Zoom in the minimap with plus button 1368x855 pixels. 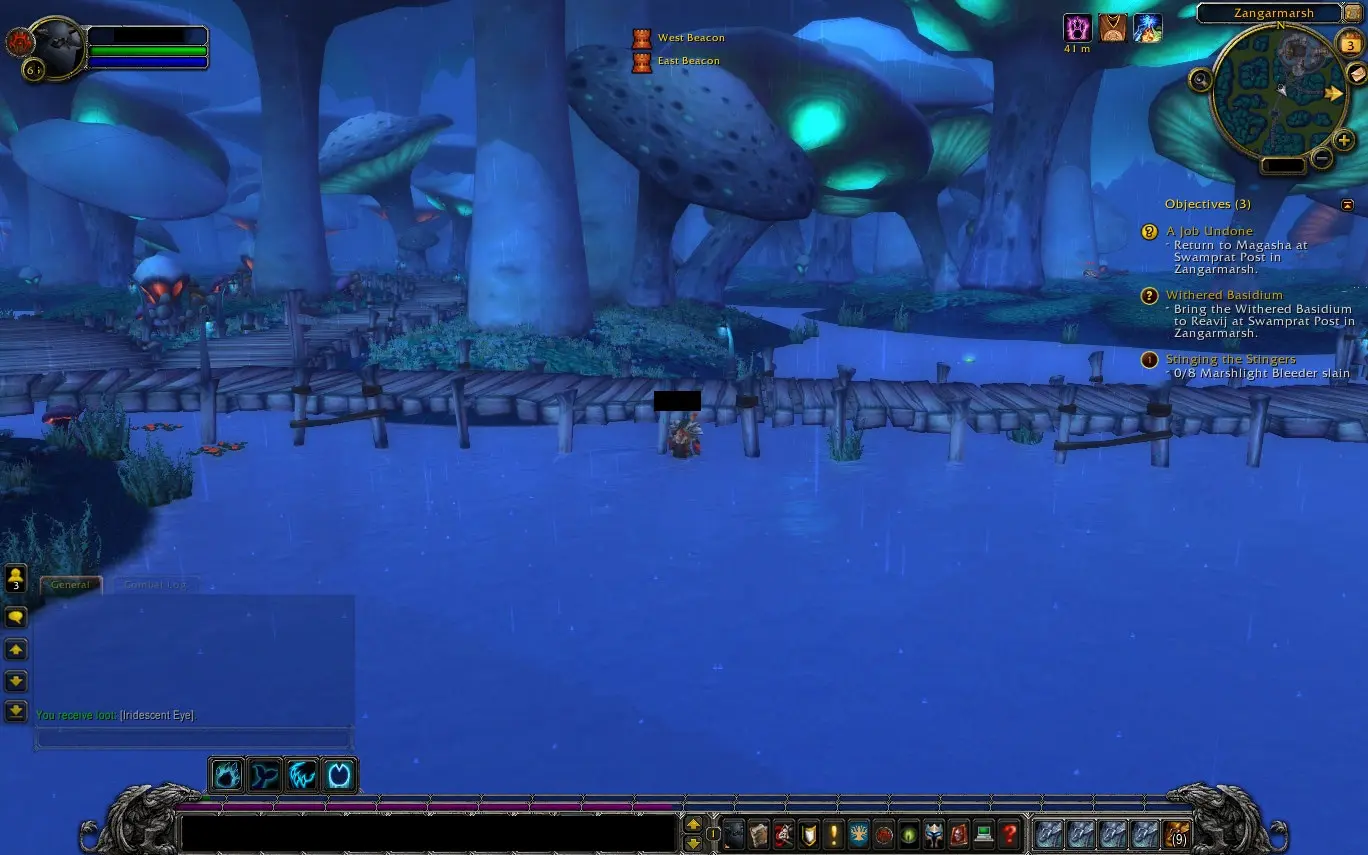[x=1344, y=141]
